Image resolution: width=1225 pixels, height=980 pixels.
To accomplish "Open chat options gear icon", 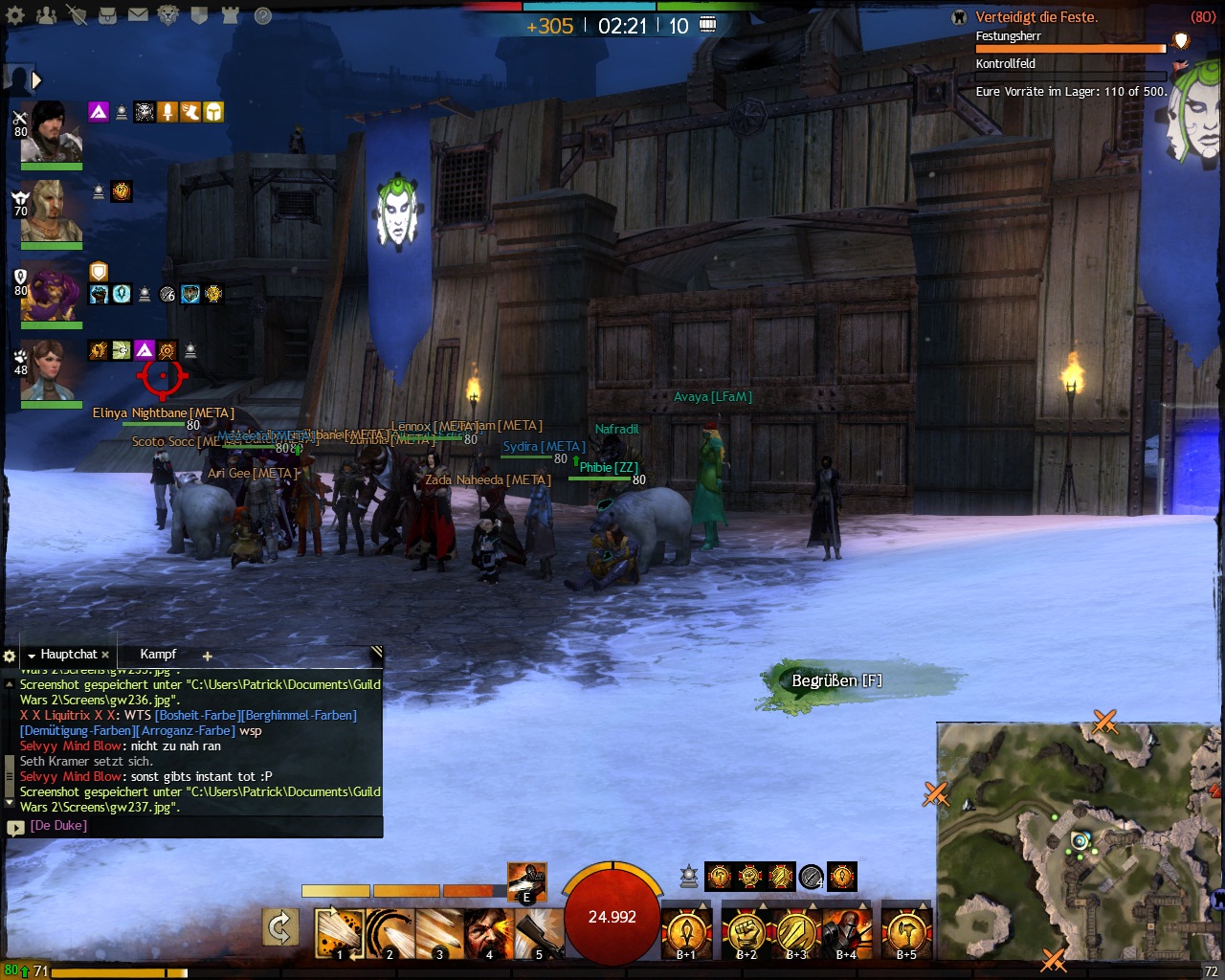I will coord(10,657).
